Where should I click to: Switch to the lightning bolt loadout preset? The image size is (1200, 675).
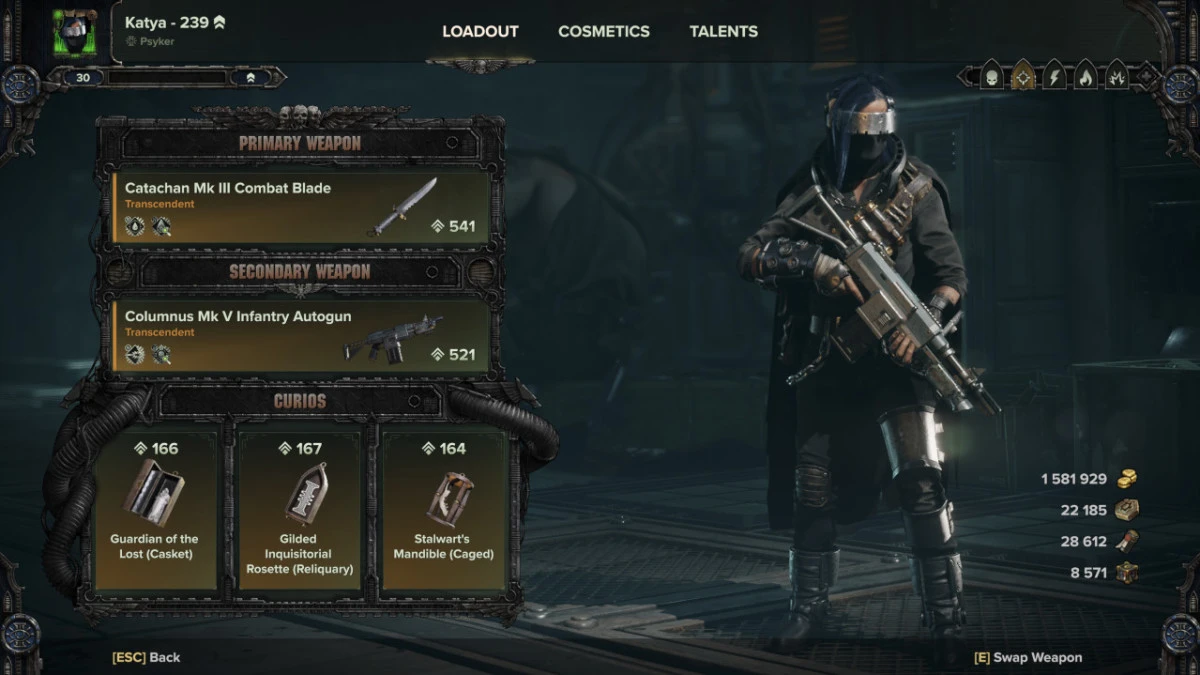pos(1054,76)
